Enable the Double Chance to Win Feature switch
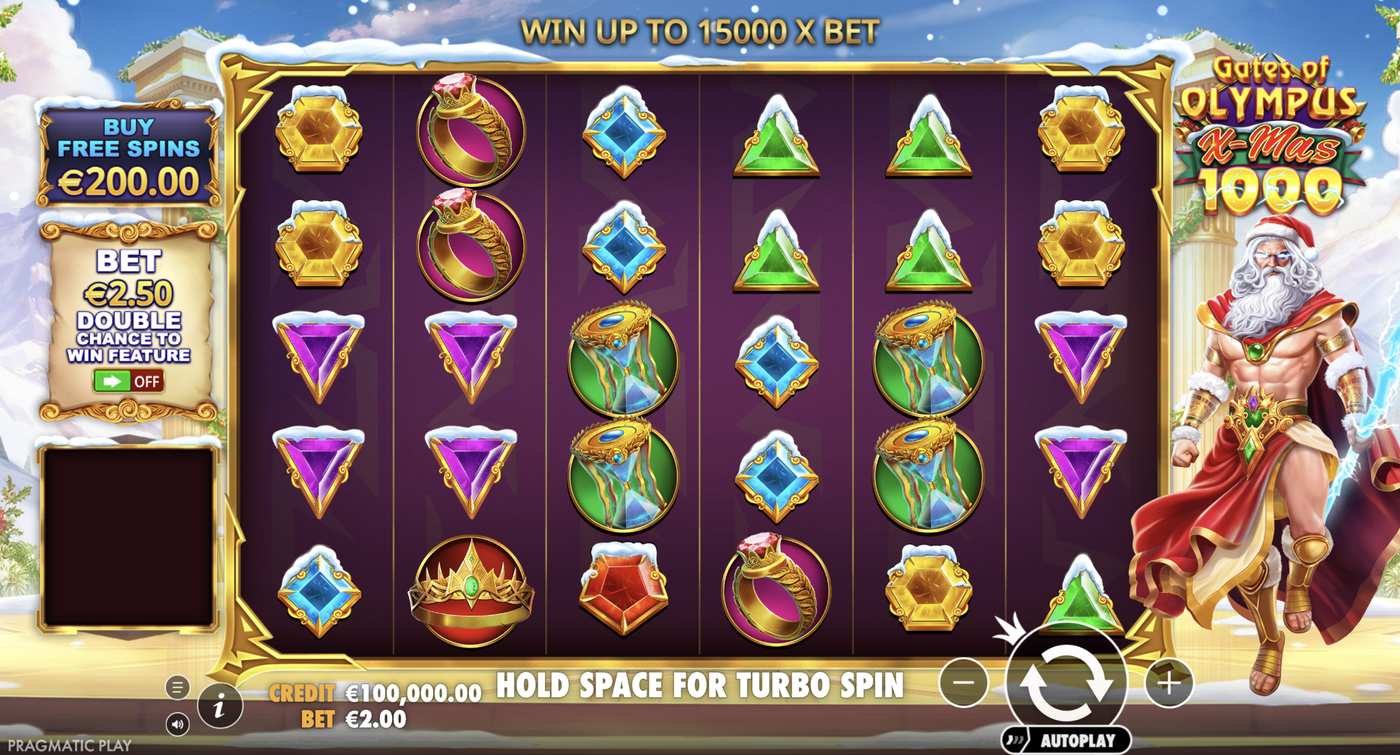 [120, 380]
